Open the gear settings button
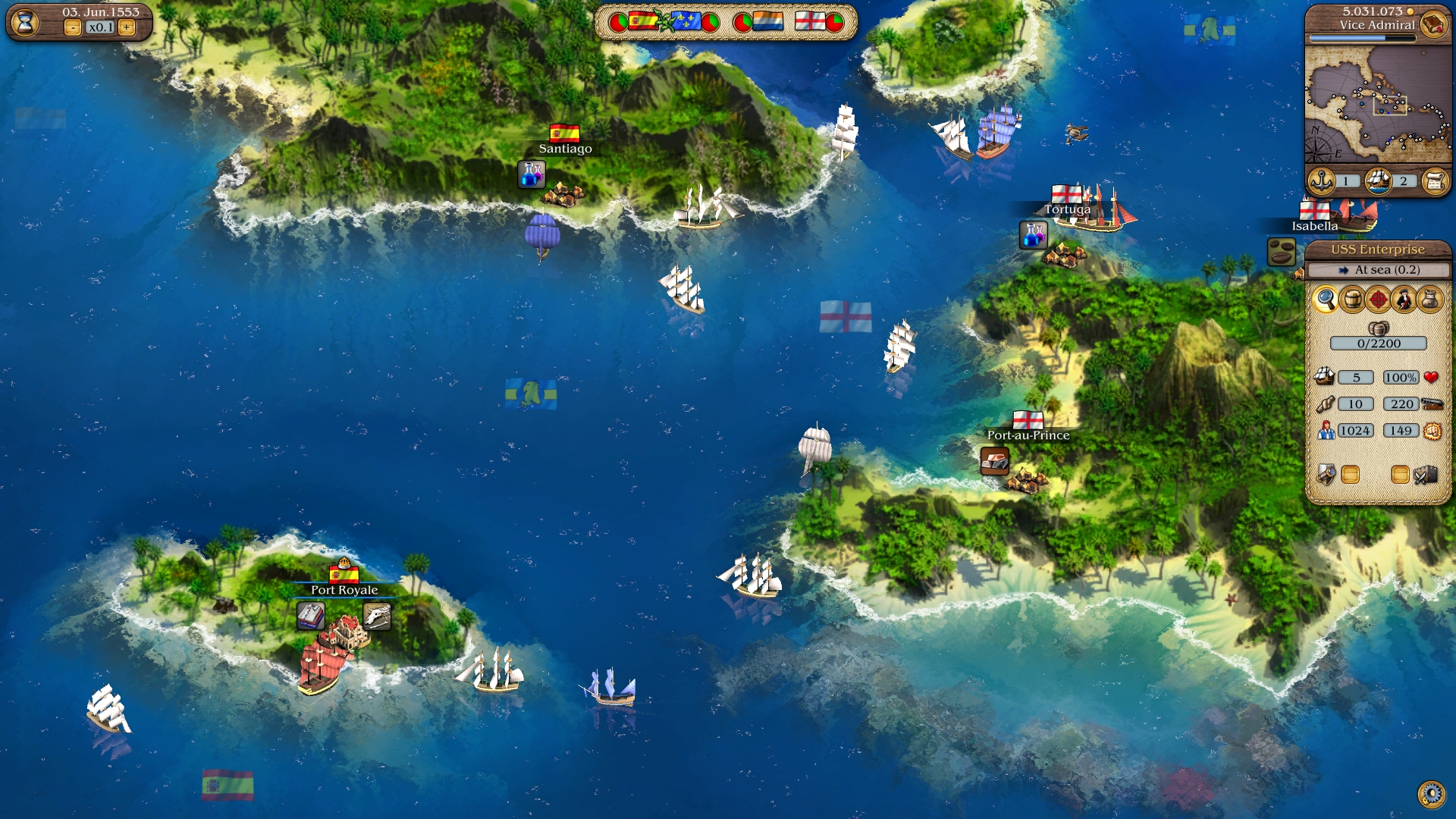The height and width of the screenshot is (819, 1456). tap(1431, 794)
